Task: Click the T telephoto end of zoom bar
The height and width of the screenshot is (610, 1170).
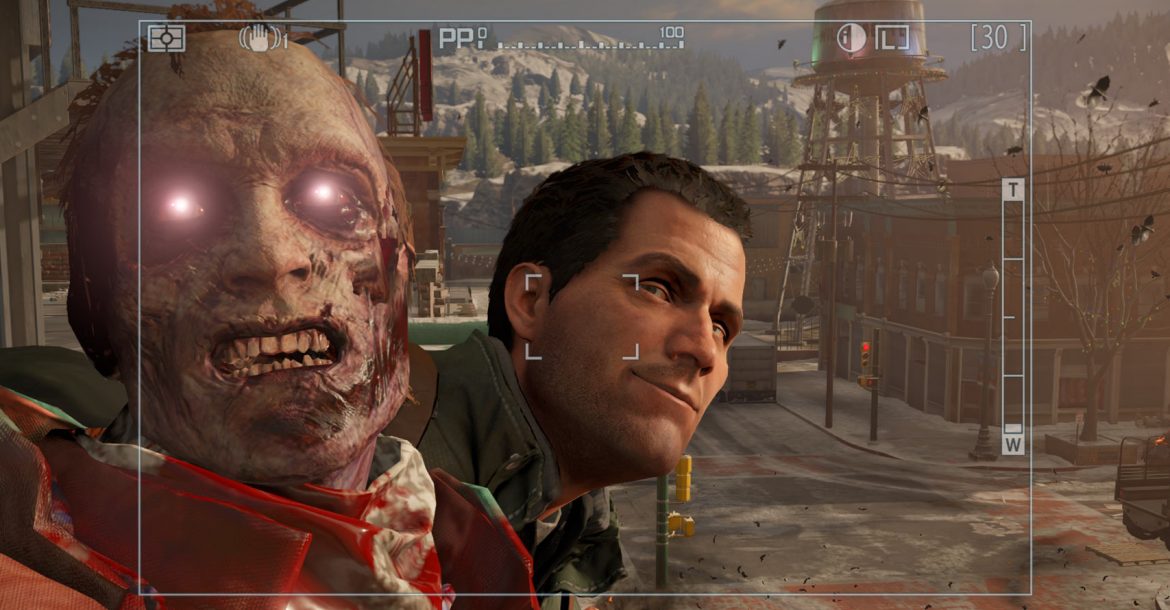Action: (1013, 190)
